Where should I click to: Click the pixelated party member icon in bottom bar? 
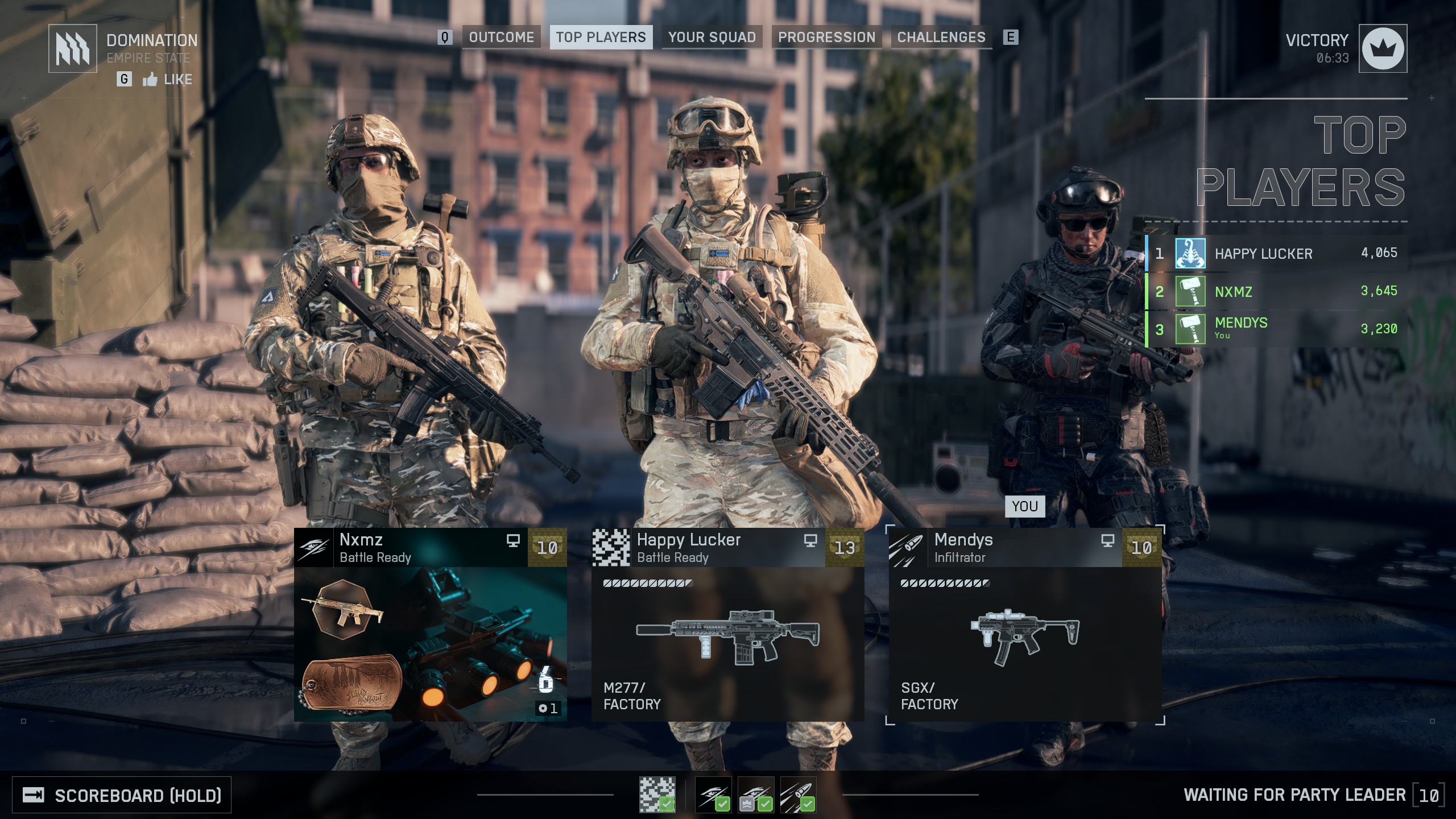(657, 795)
